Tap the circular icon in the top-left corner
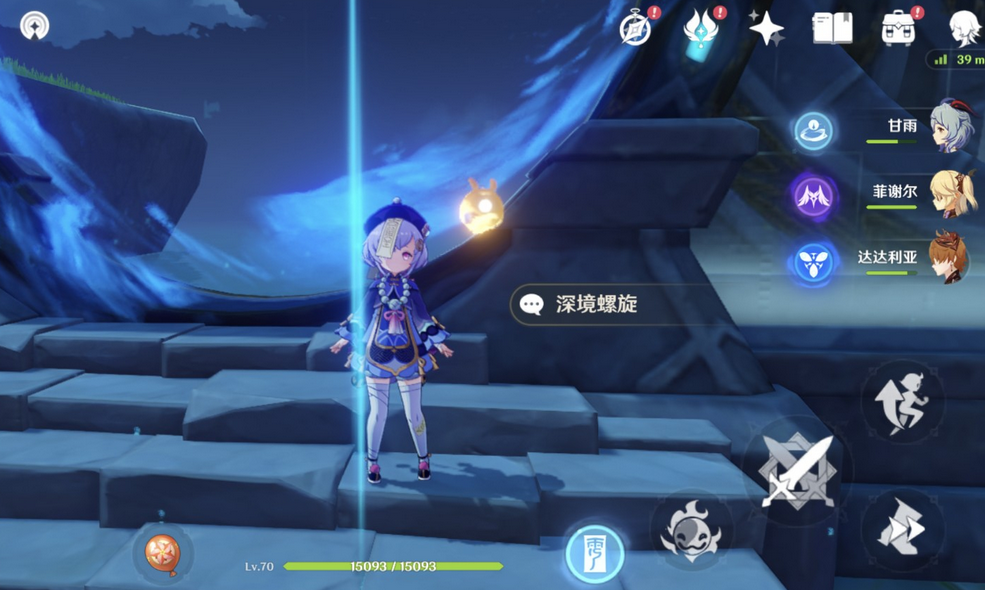 pos(35,25)
